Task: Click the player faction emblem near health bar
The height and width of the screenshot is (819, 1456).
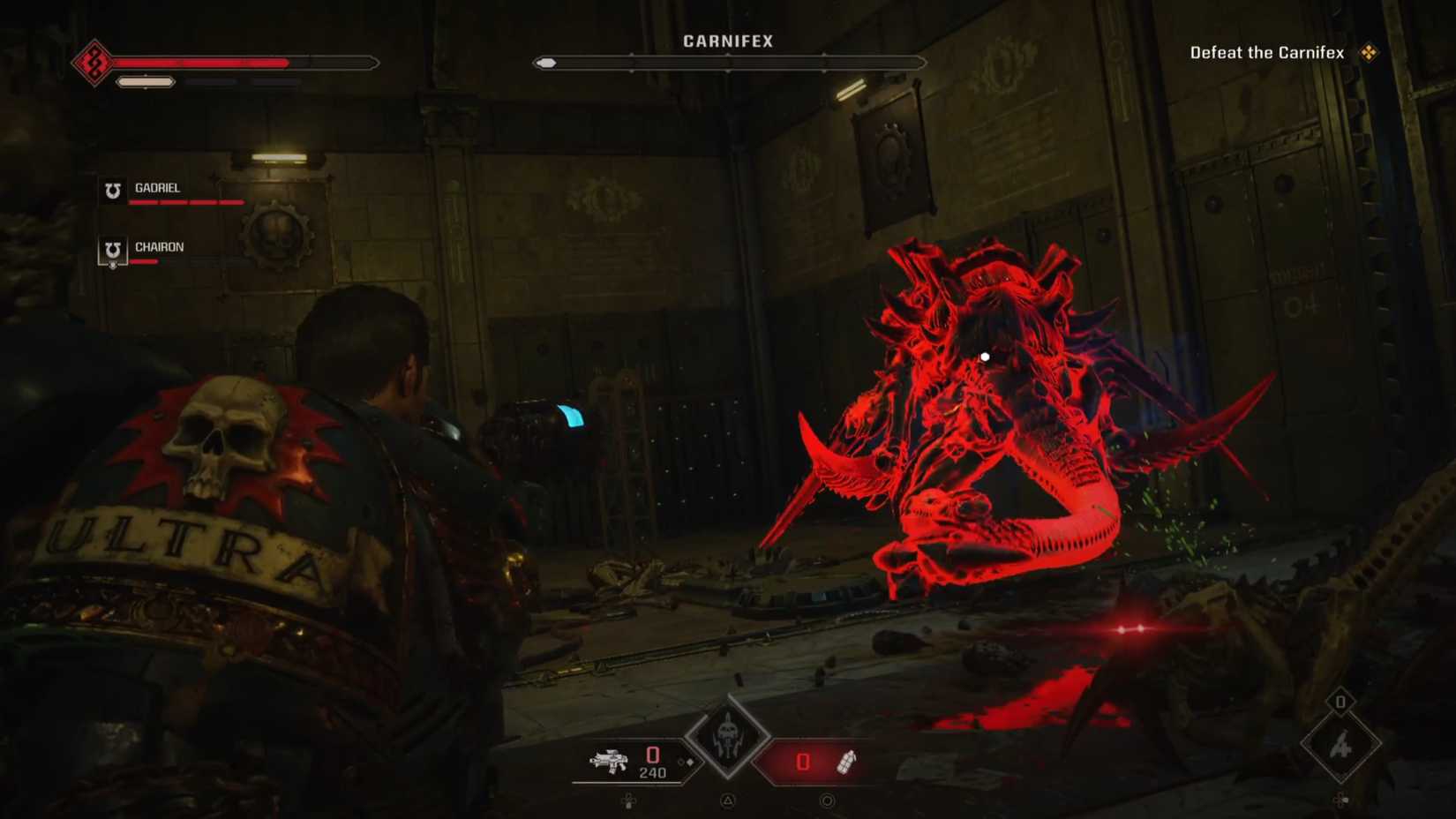Action: 93,63
